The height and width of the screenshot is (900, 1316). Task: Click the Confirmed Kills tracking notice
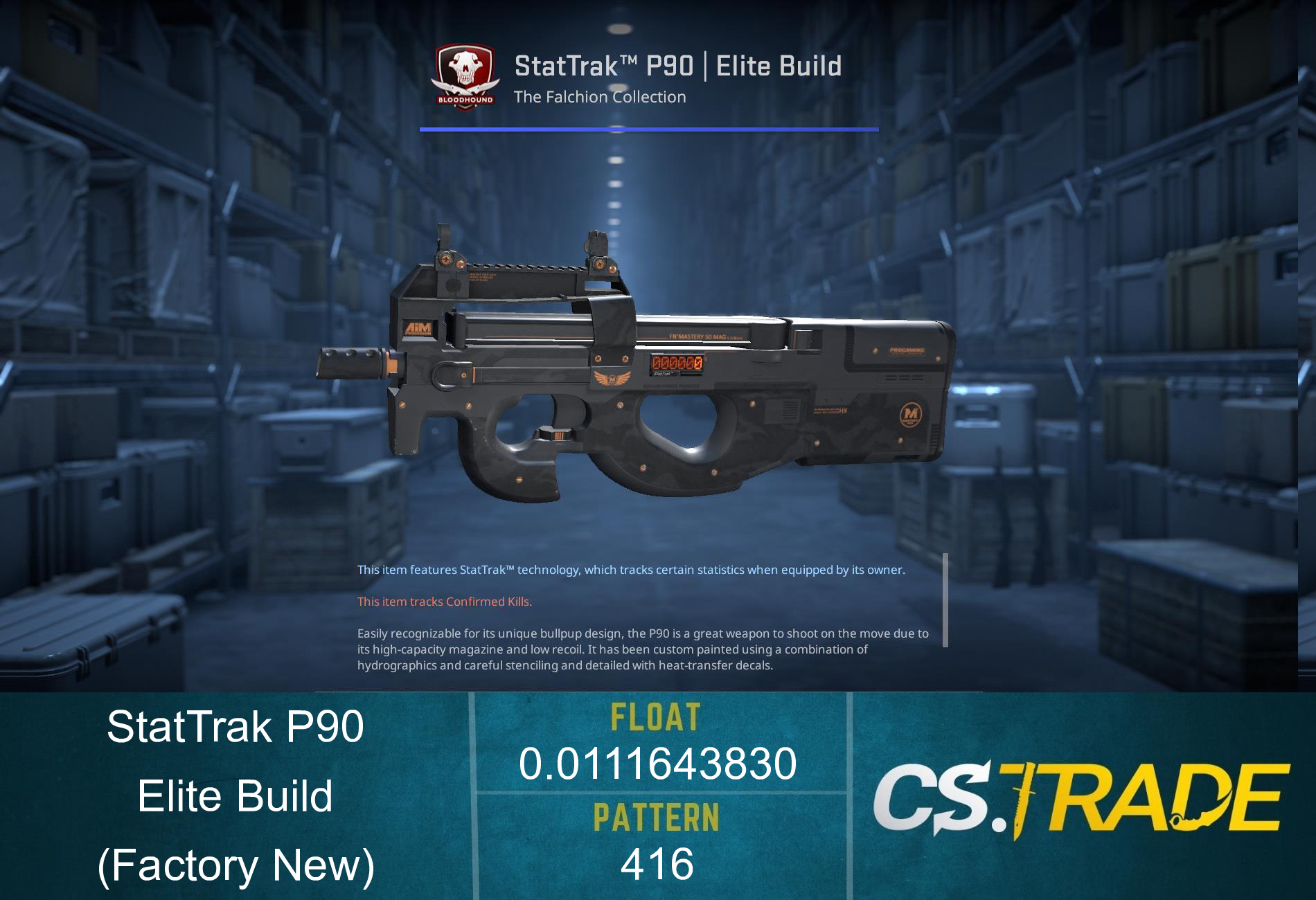(445, 602)
